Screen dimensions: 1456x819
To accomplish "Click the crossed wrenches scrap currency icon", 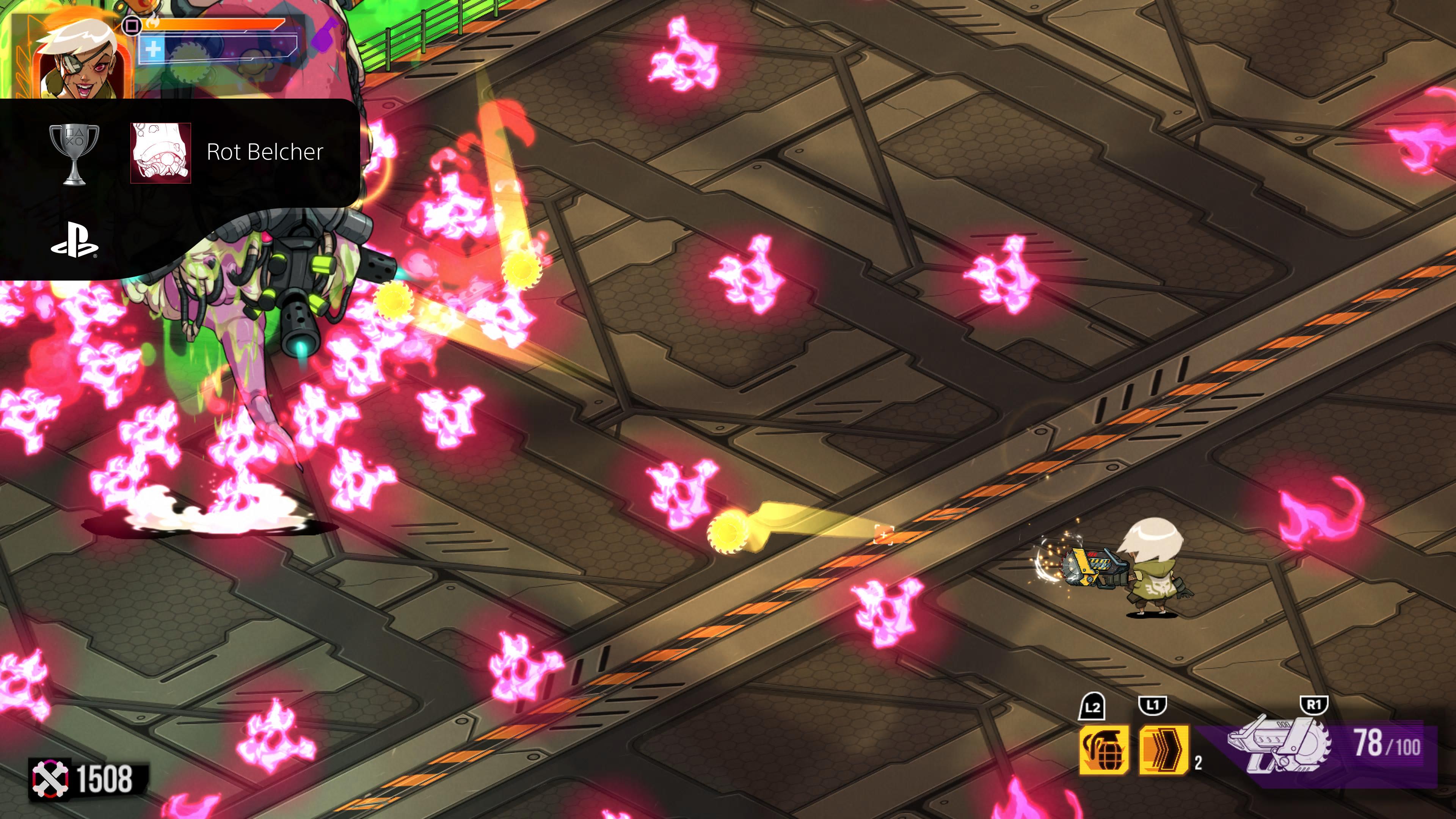I will pos(50,780).
